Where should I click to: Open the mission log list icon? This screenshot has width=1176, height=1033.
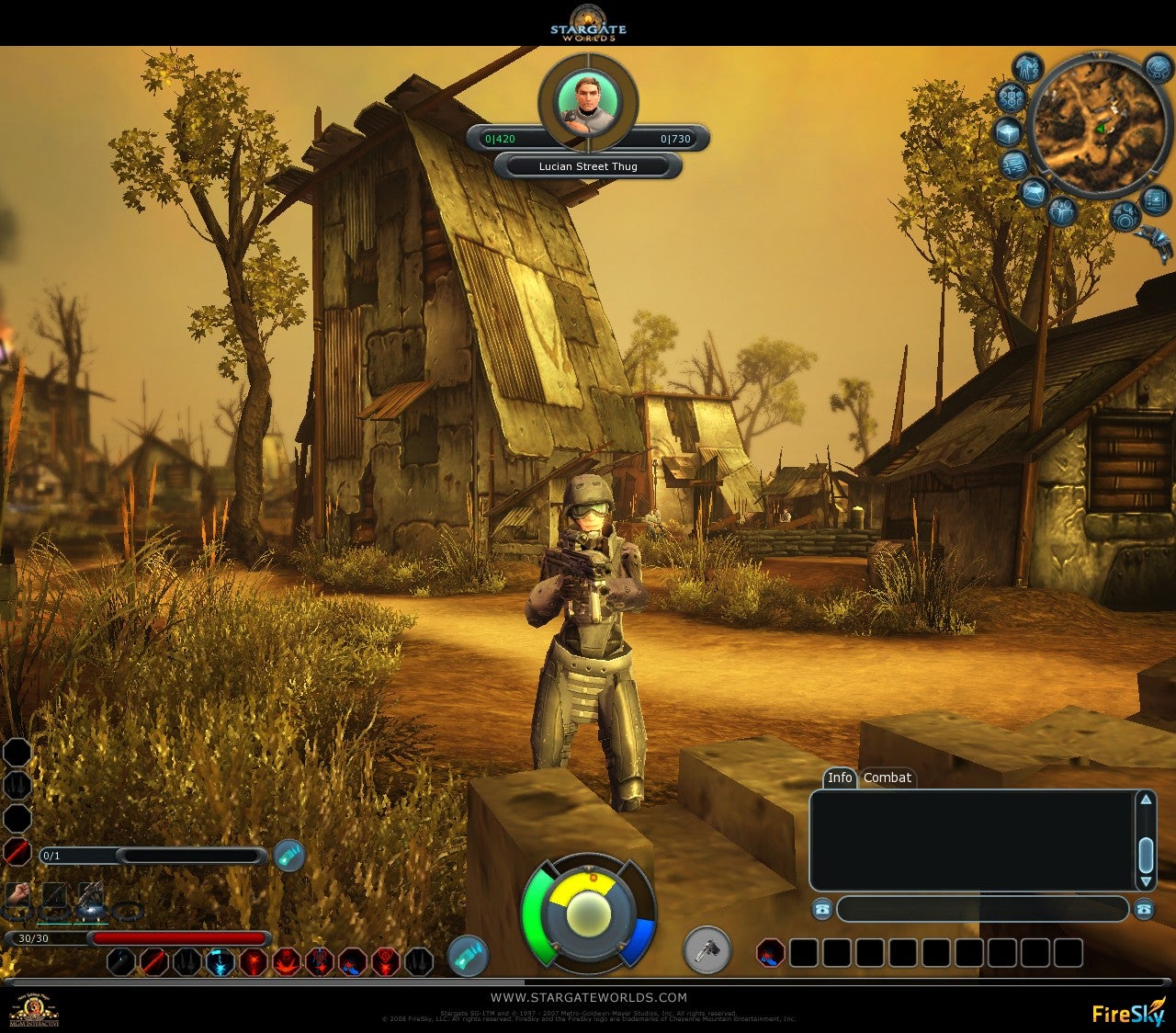coord(1014,165)
